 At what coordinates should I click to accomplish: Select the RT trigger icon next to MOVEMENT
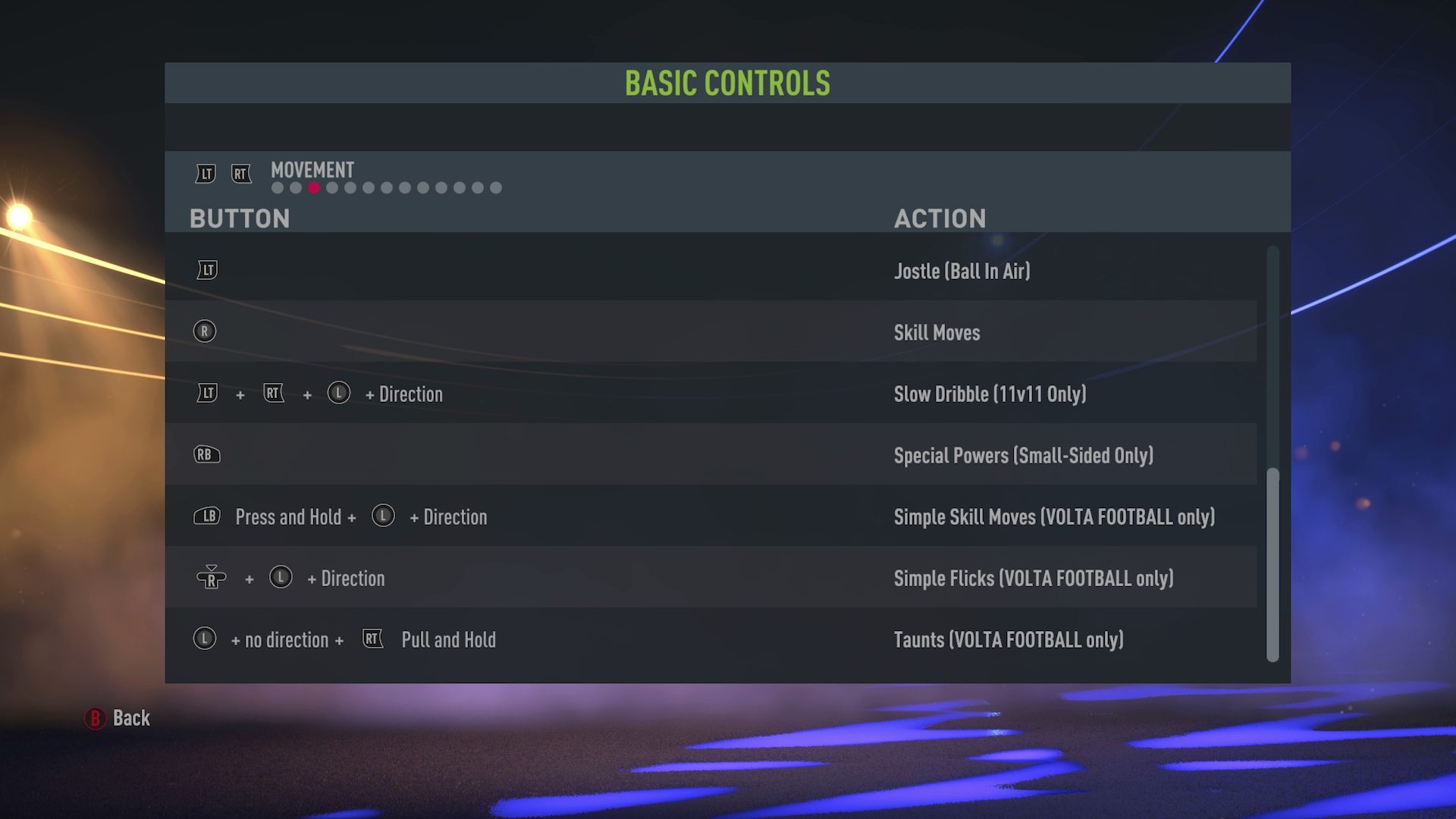click(x=241, y=174)
